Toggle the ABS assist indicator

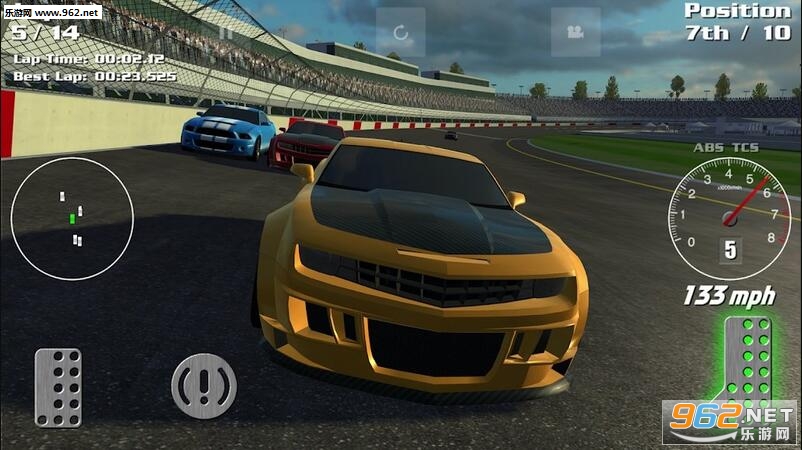(708, 147)
